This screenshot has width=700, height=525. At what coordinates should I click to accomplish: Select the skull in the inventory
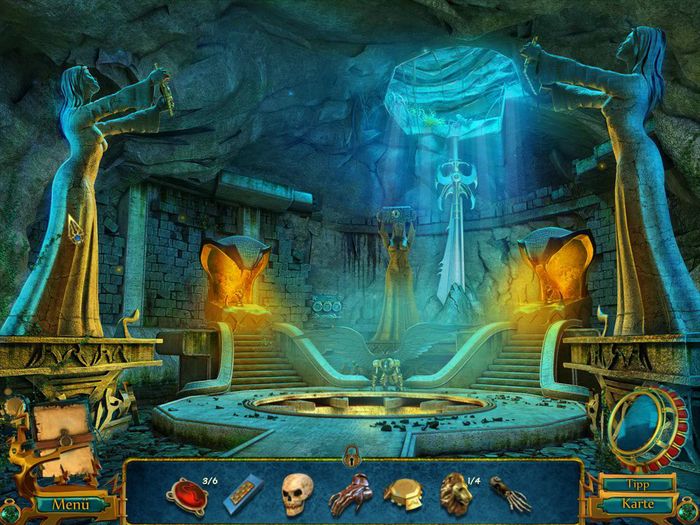pos(296,493)
